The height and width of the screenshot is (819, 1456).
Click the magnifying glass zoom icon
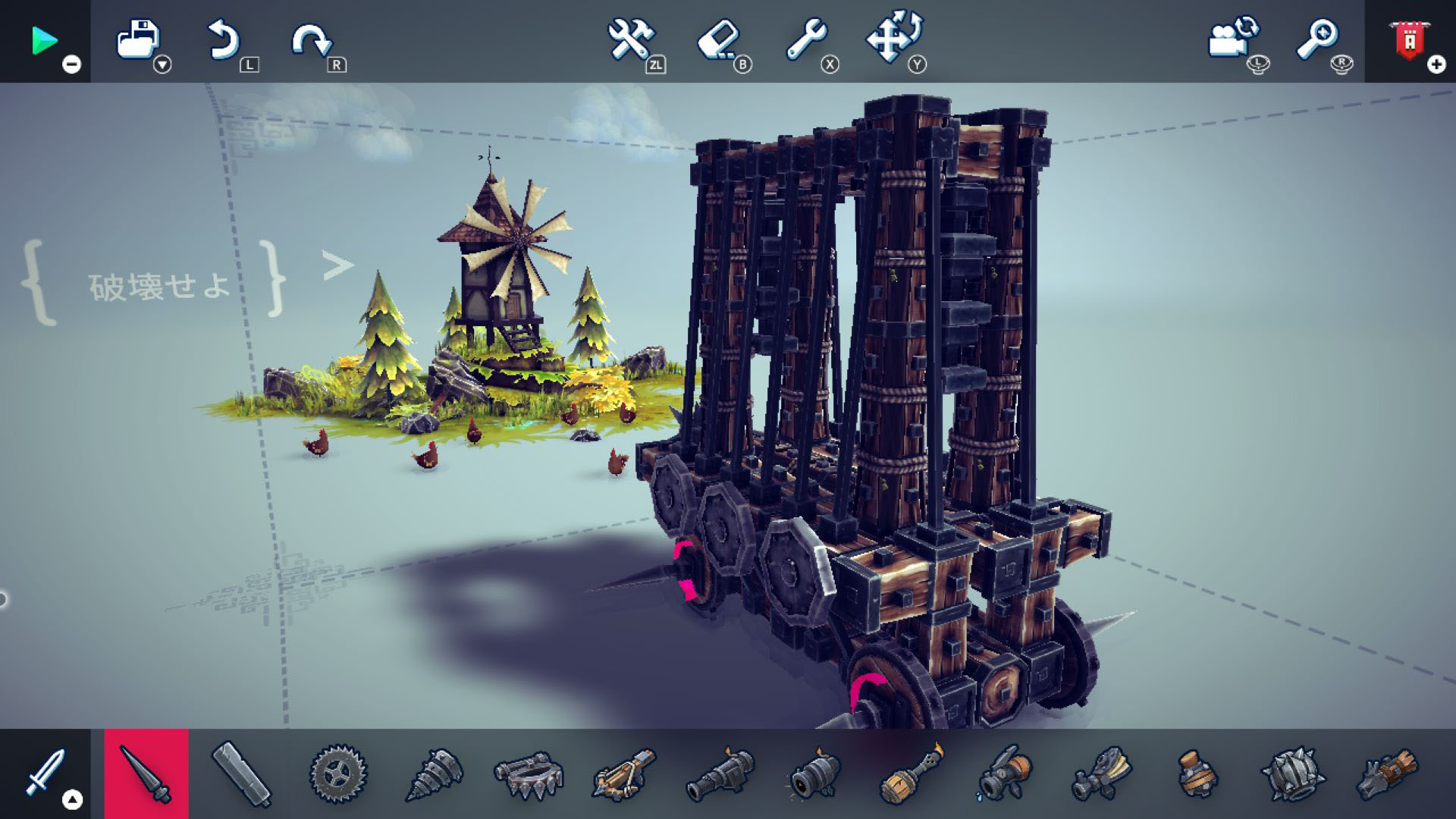pos(1317,39)
